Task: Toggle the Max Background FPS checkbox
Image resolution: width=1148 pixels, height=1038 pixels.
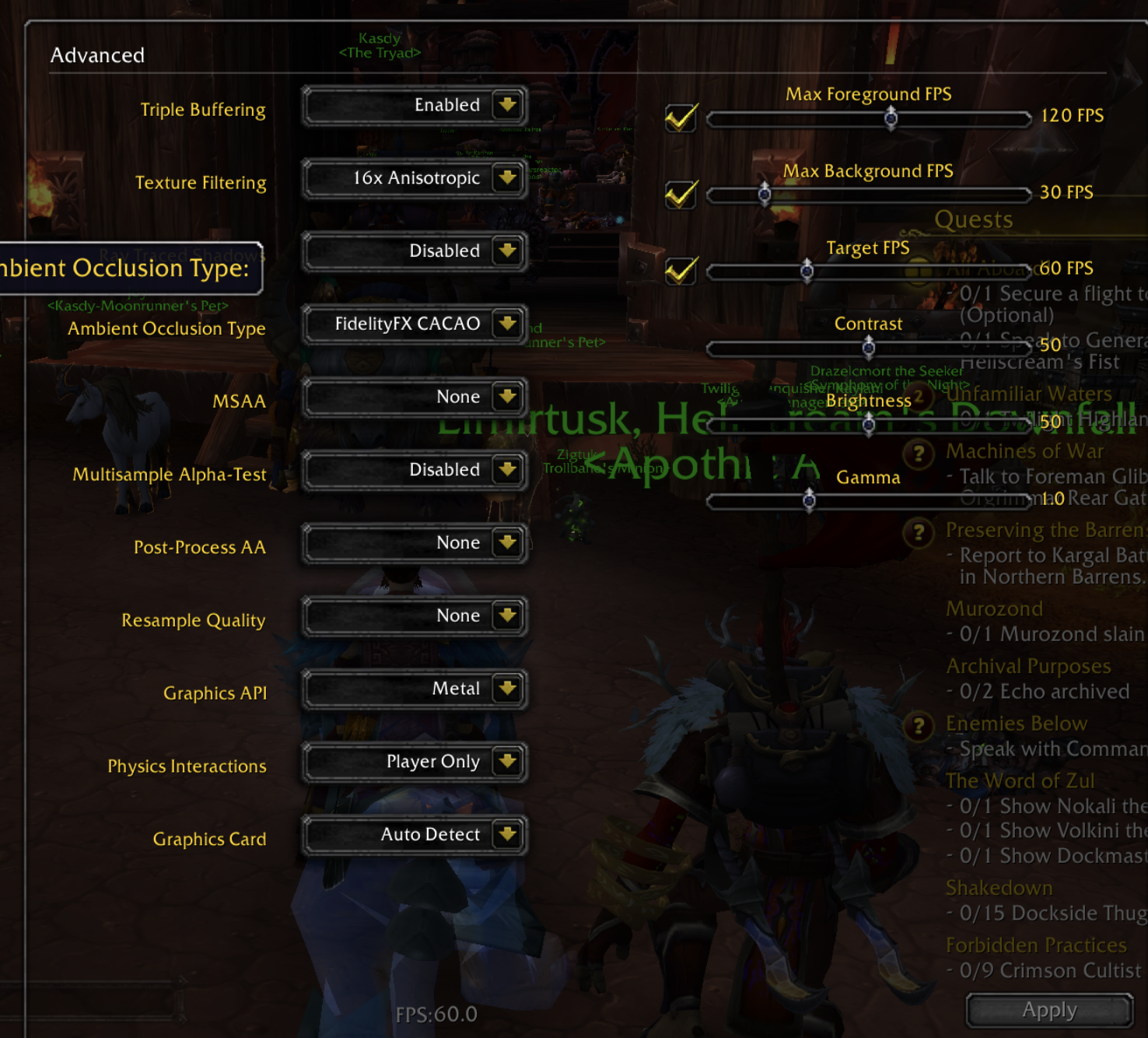Action: [681, 195]
